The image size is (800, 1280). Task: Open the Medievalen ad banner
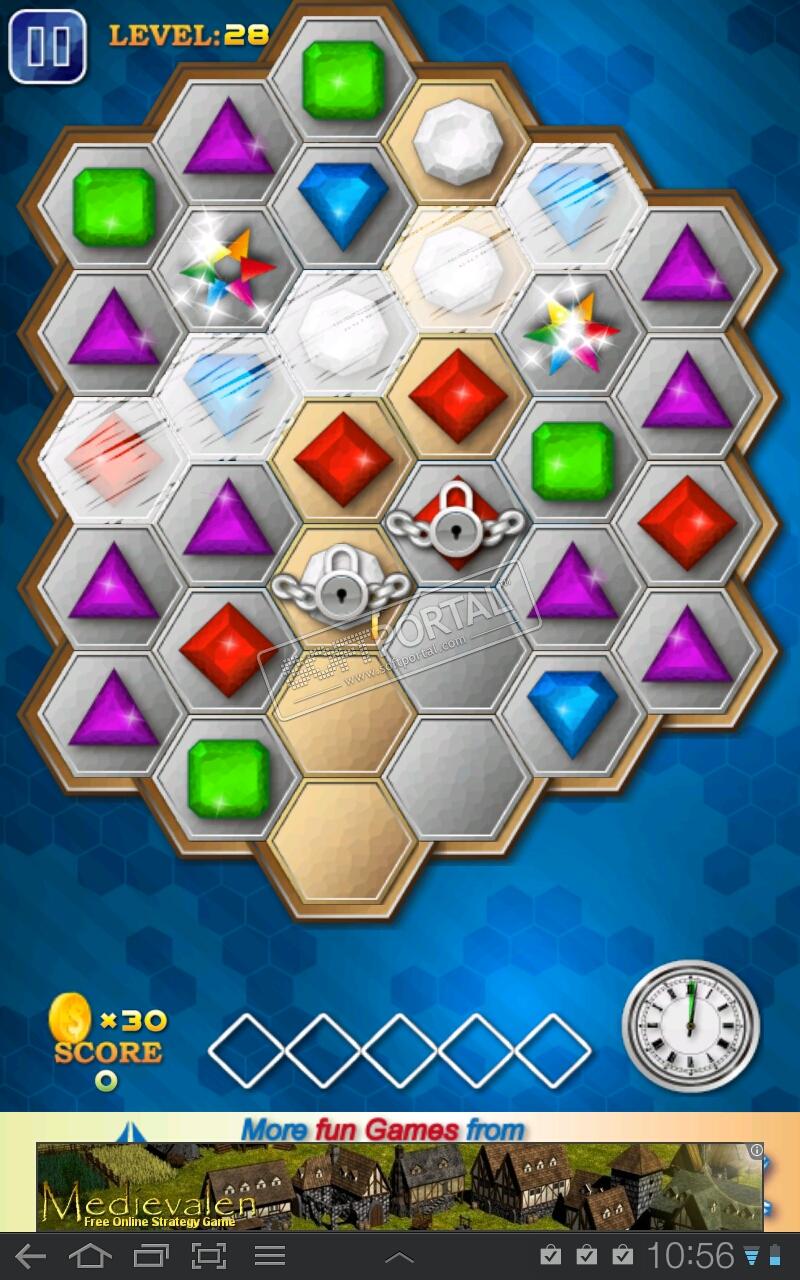pos(400,1186)
